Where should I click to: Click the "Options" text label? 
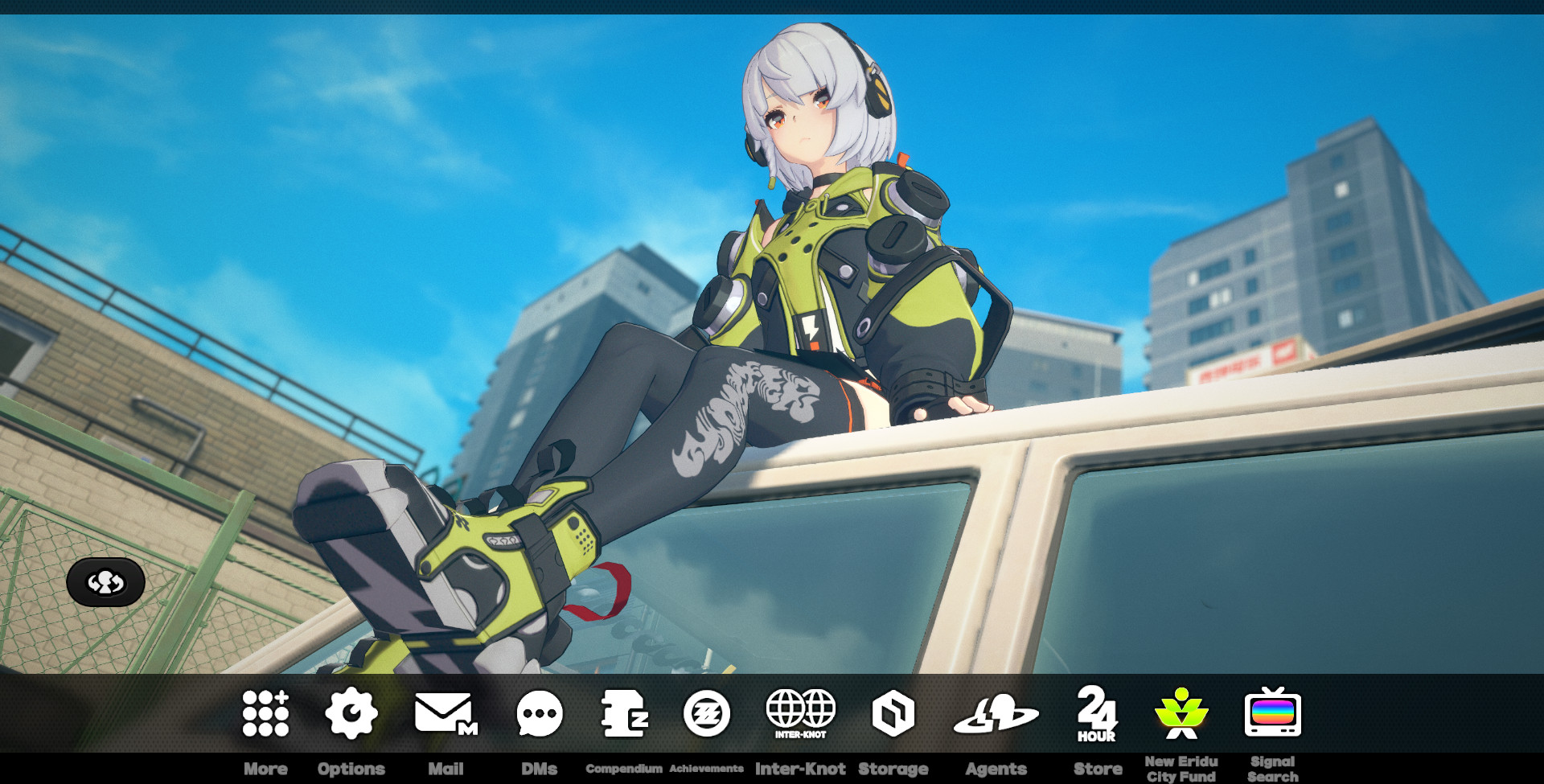coord(351,769)
